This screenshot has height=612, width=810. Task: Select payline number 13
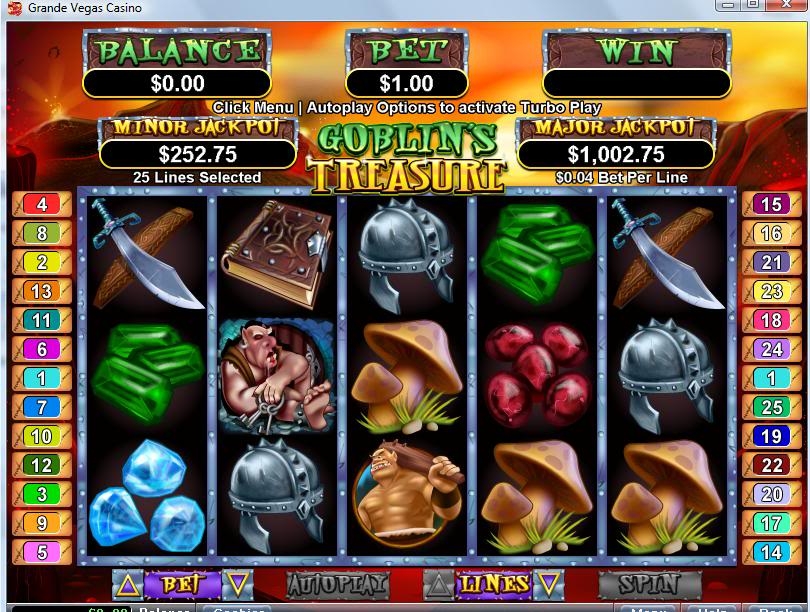pyautogui.click(x=42, y=292)
